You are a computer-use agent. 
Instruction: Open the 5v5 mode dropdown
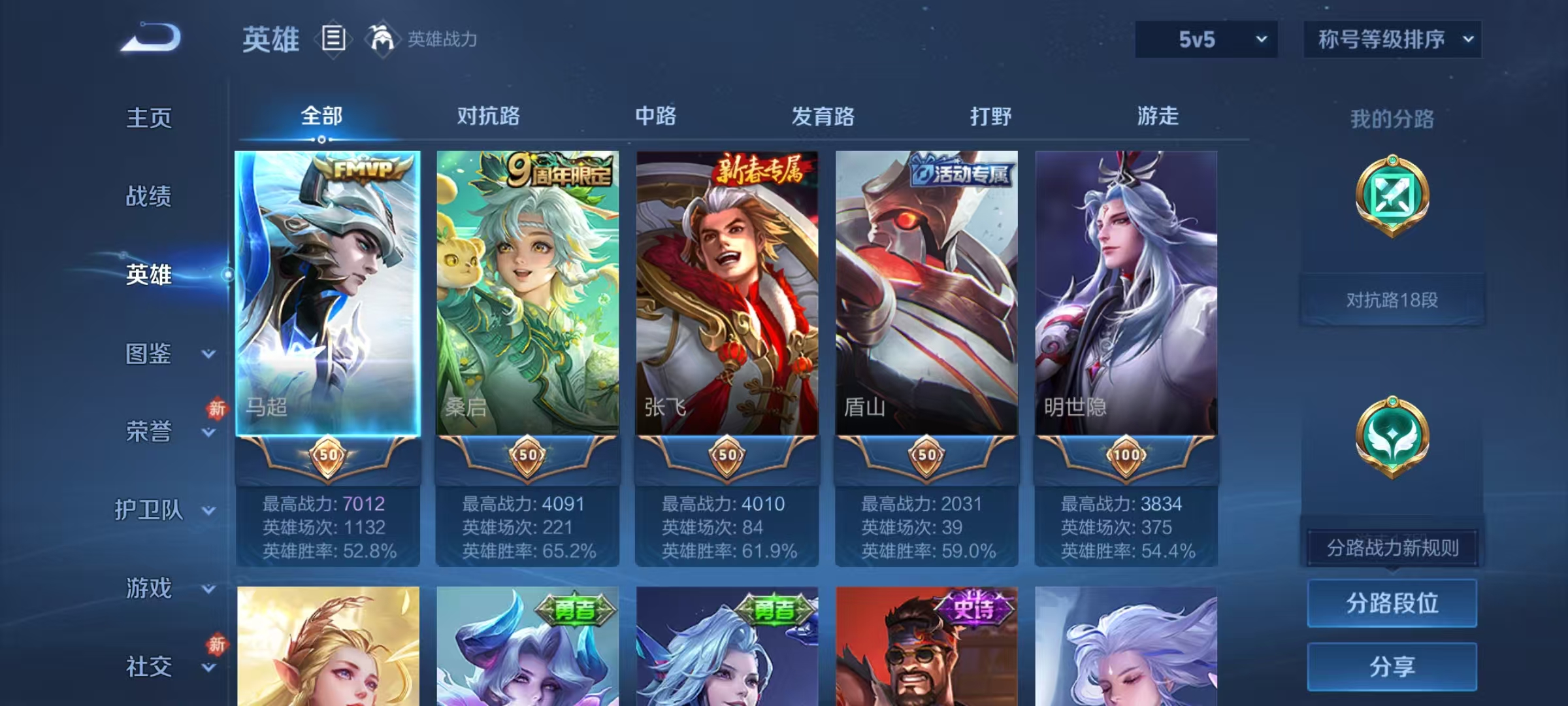[x=1205, y=39]
